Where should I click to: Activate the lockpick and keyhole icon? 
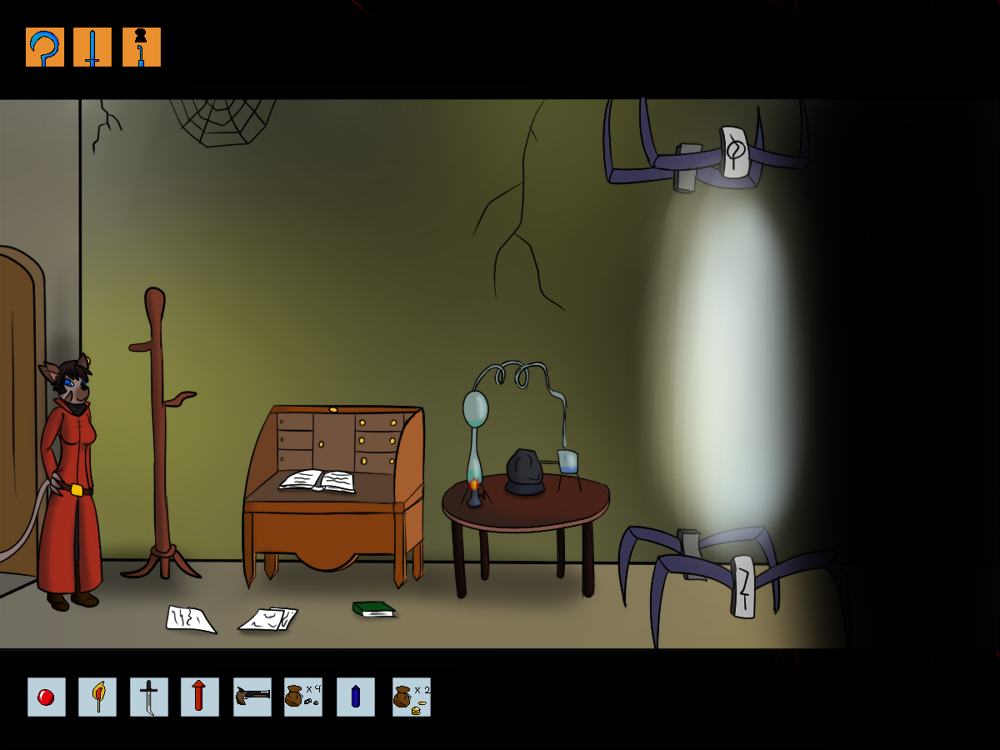pos(141,47)
